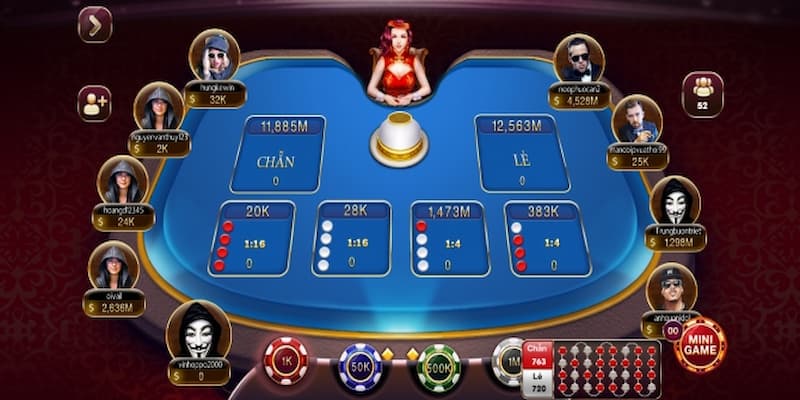The image size is (800, 400).
Task: Bet on the four red dots box
Action: [257, 239]
